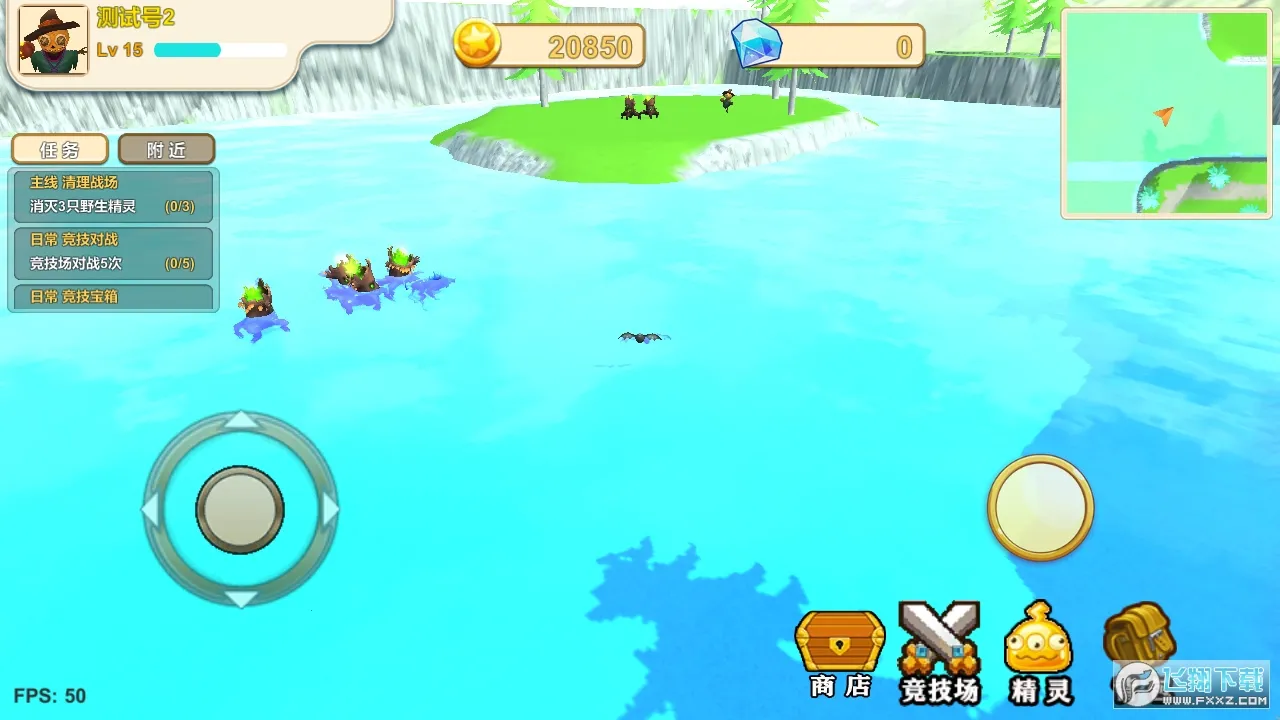The height and width of the screenshot is (720, 1280).
Task: Open the backpack inventory icon
Action: point(1138,635)
